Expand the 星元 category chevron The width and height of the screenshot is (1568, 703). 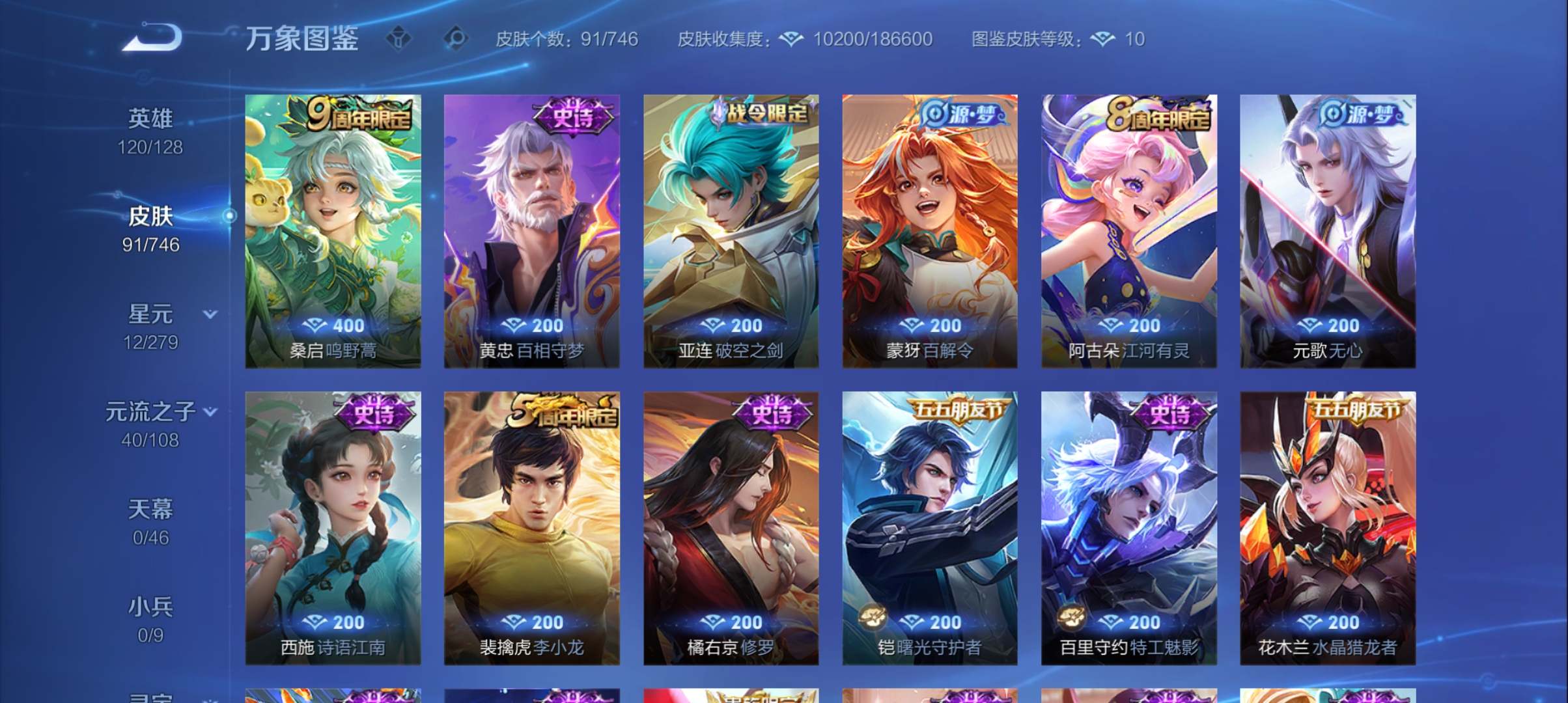210,314
